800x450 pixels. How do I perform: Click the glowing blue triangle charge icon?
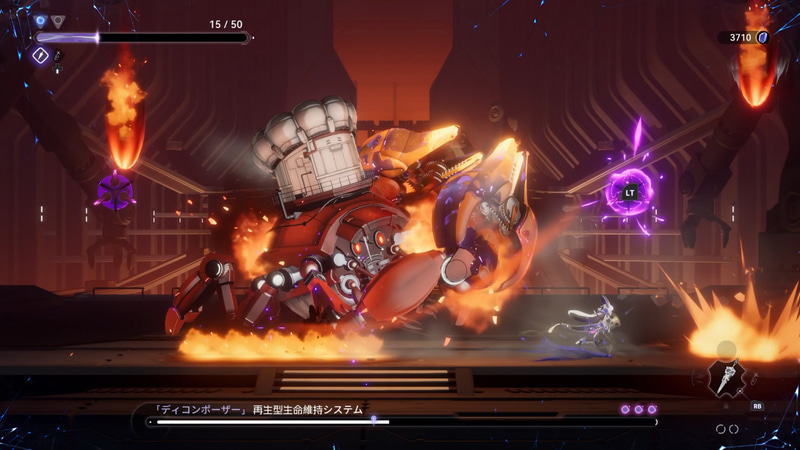point(41,20)
